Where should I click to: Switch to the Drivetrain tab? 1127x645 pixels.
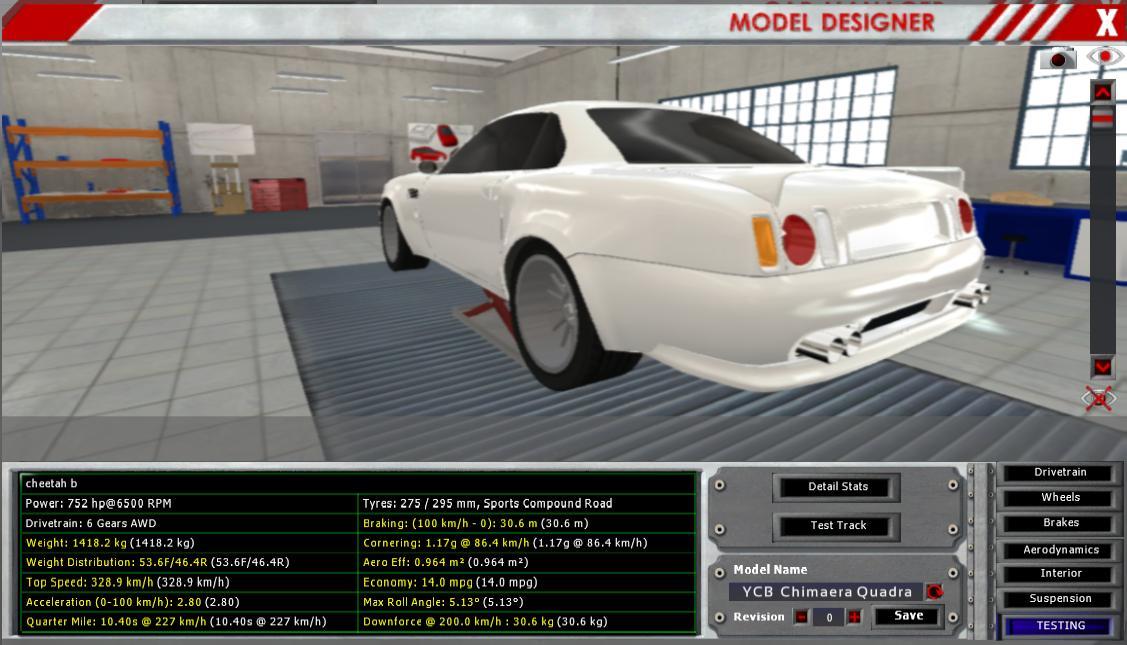[1060, 472]
